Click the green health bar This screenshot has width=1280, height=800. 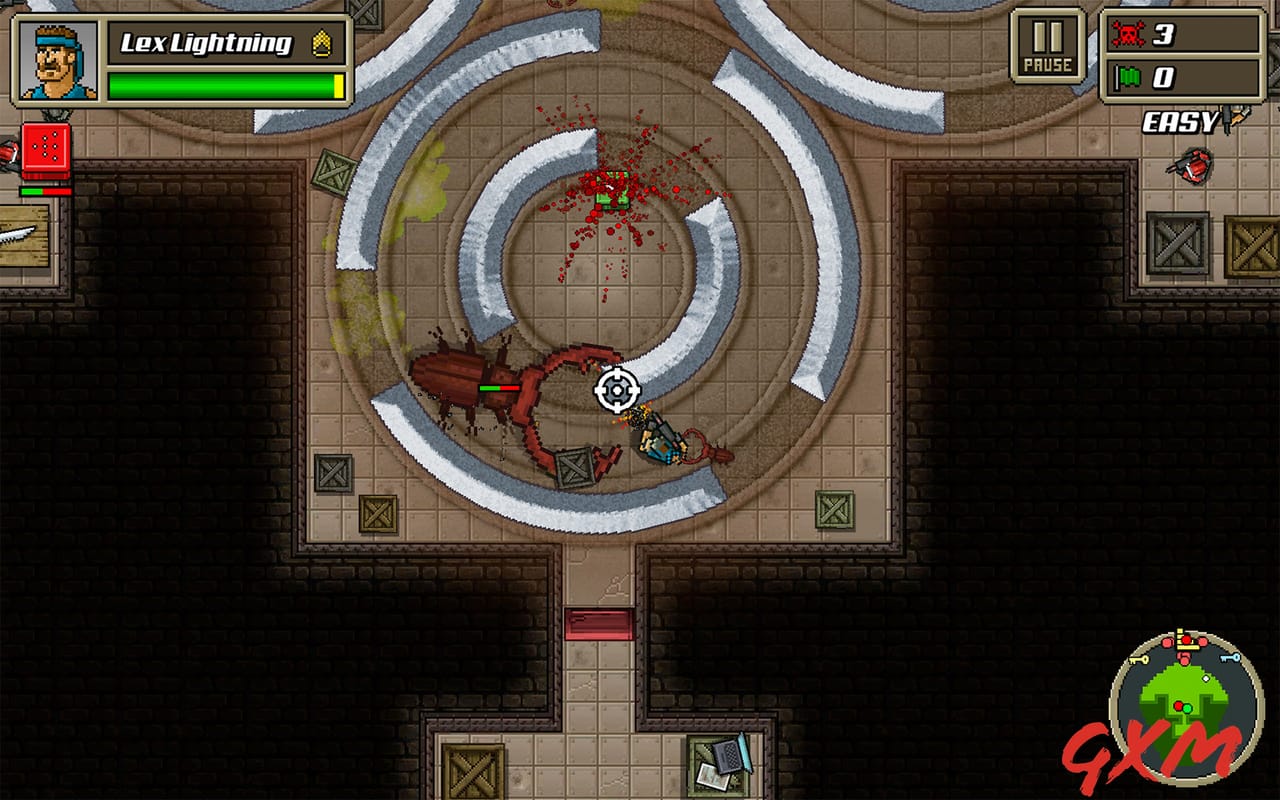(x=222, y=85)
